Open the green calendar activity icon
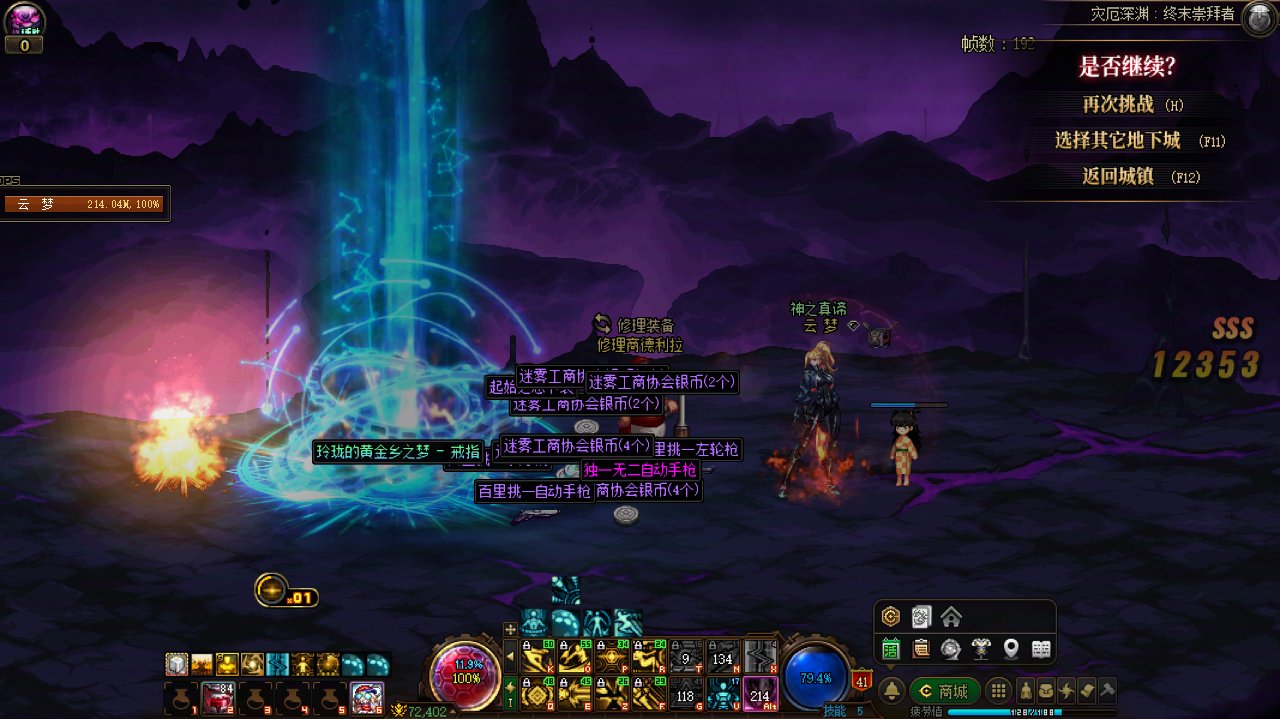The height and width of the screenshot is (719, 1280). coord(891,650)
